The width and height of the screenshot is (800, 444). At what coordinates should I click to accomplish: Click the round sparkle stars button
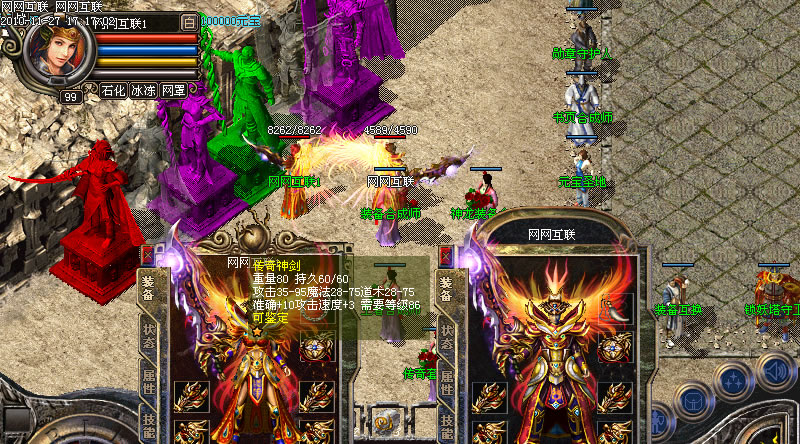click(733, 381)
